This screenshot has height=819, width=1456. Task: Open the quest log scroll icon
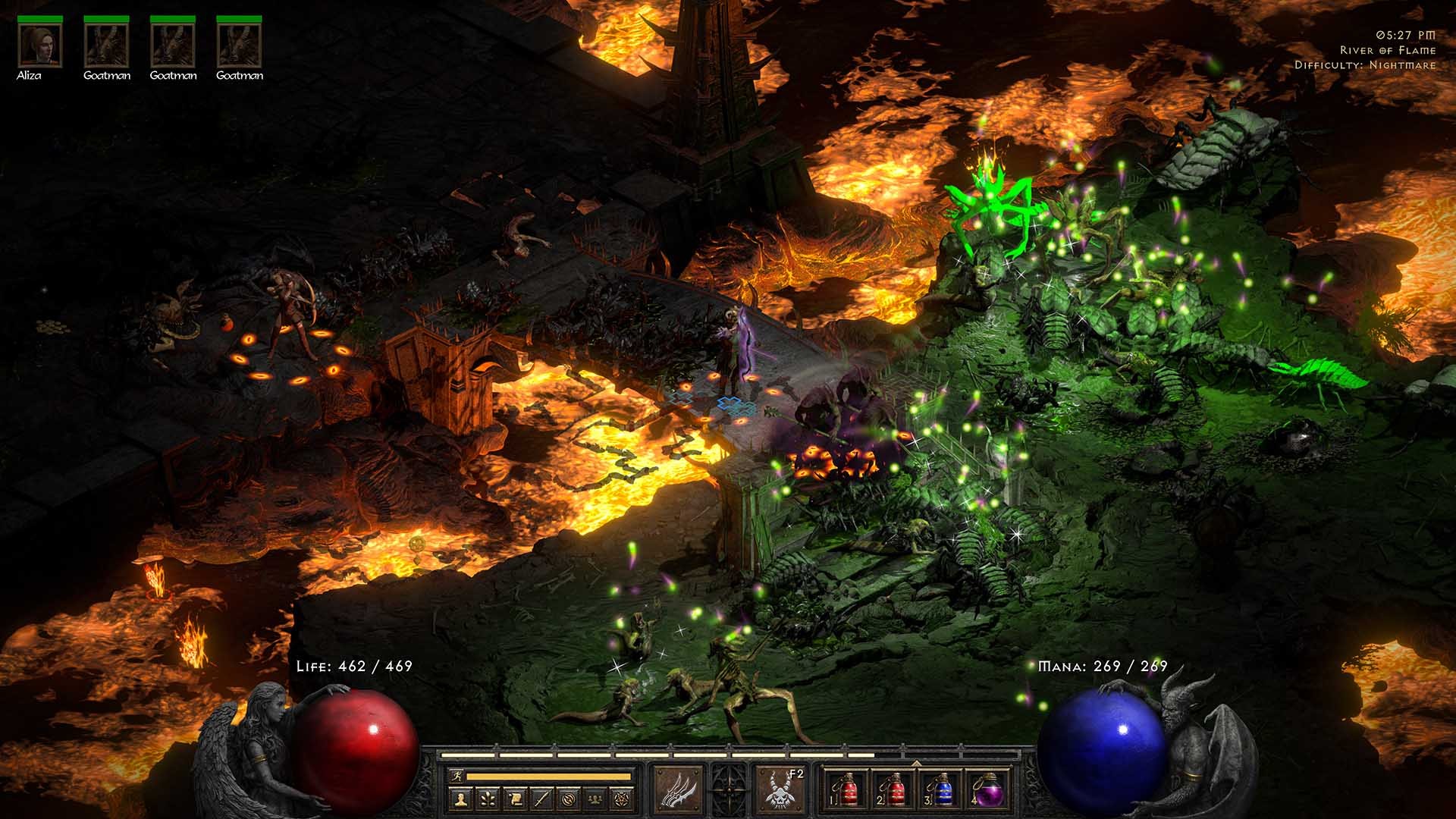(x=515, y=799)
